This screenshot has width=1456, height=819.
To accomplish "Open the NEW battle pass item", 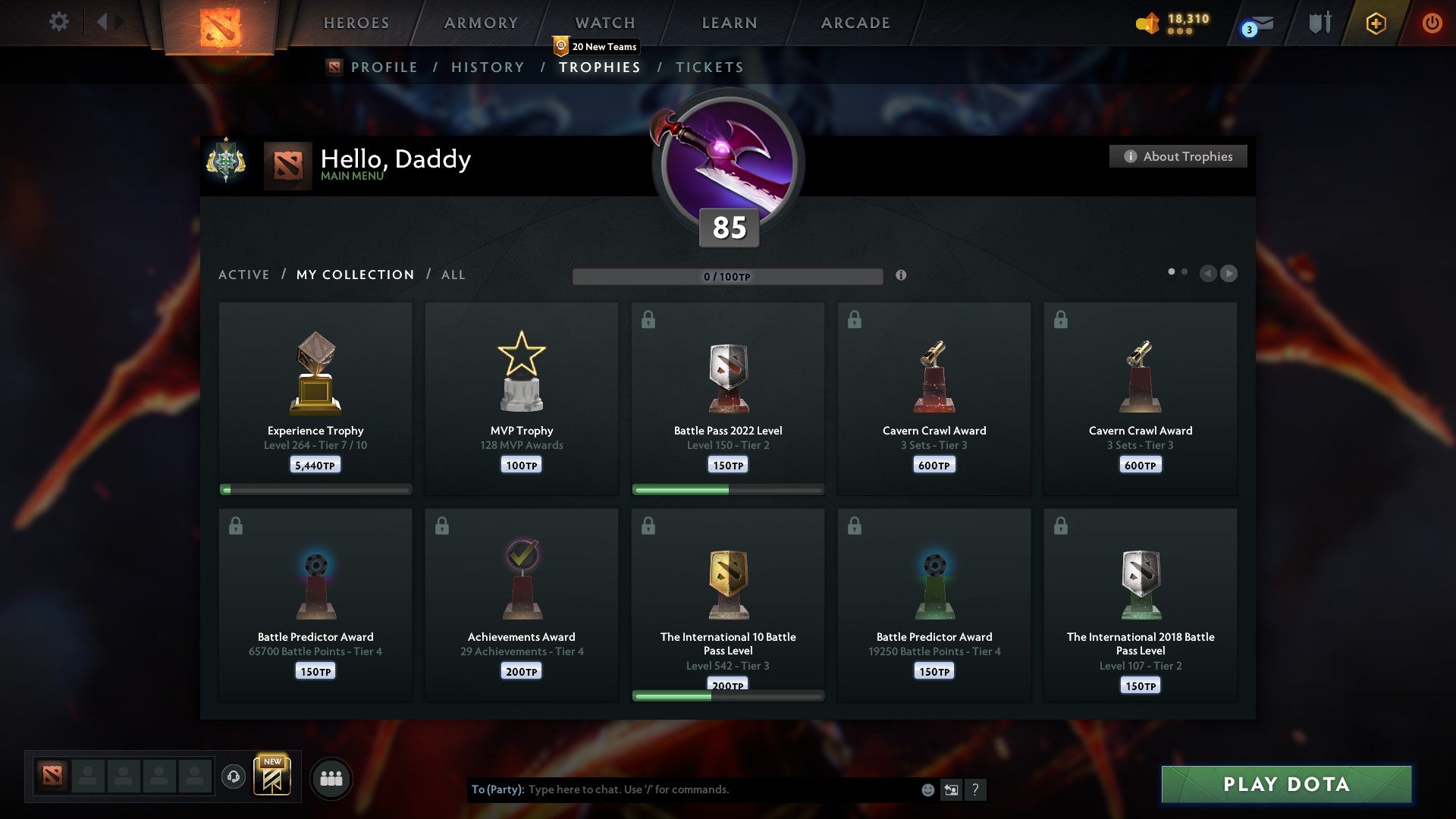I will click(x=273, y=775).
